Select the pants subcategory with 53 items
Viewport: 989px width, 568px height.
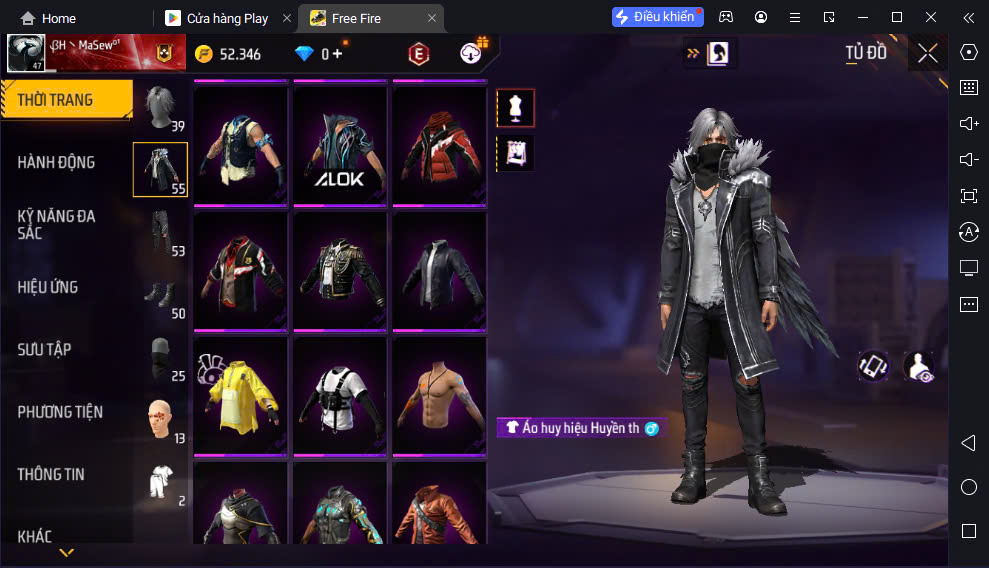(x=161, y=232)
